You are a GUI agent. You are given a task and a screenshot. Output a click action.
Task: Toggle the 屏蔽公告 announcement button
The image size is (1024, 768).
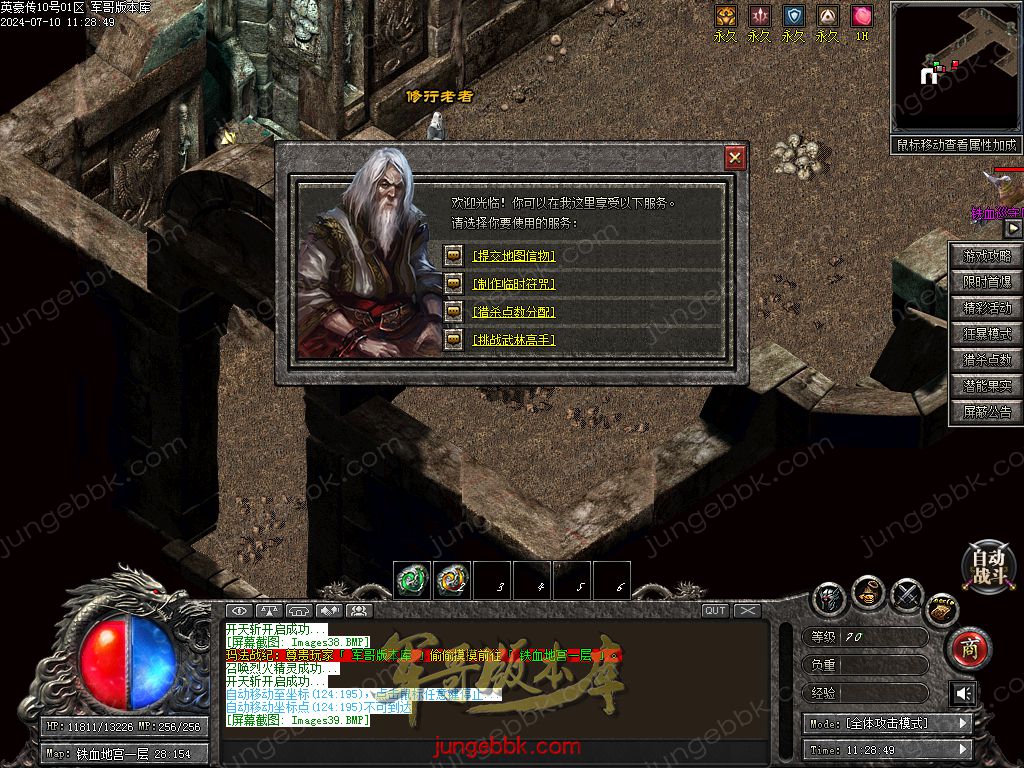[986, 412]
